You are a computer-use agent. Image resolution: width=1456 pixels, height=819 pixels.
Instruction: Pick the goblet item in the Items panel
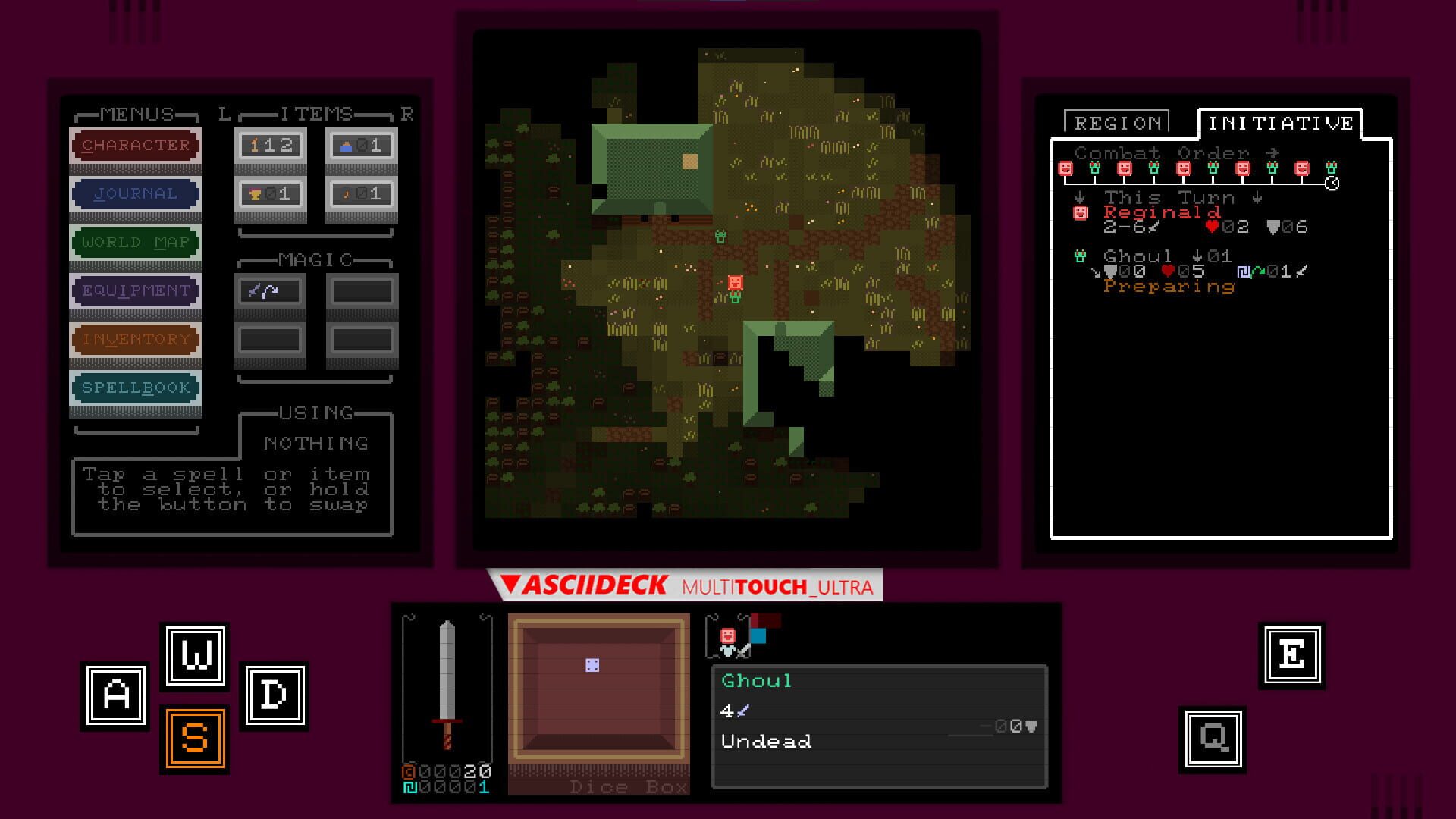click(x=270, y=193)
